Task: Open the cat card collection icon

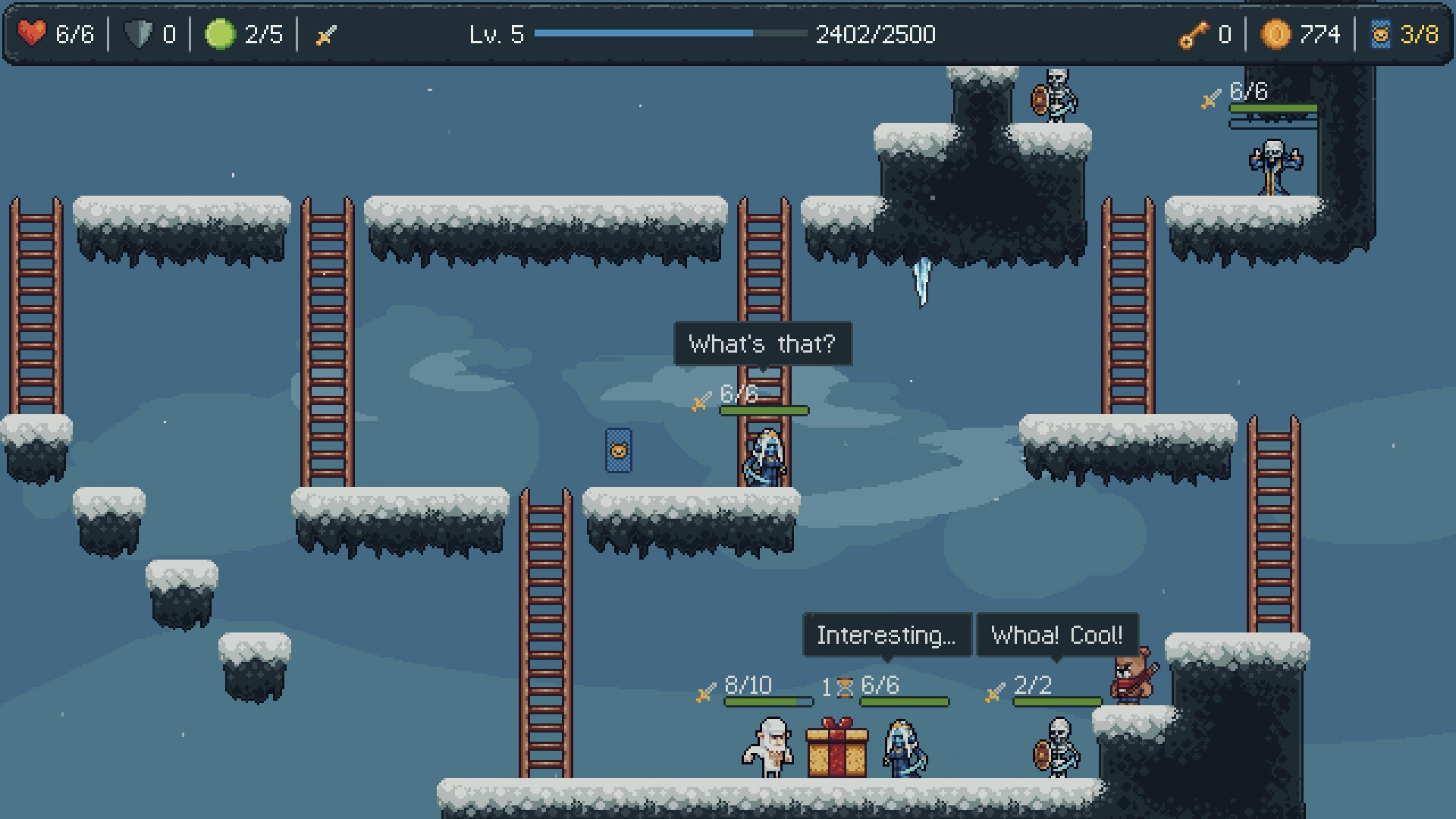Action: point(1380,34)
